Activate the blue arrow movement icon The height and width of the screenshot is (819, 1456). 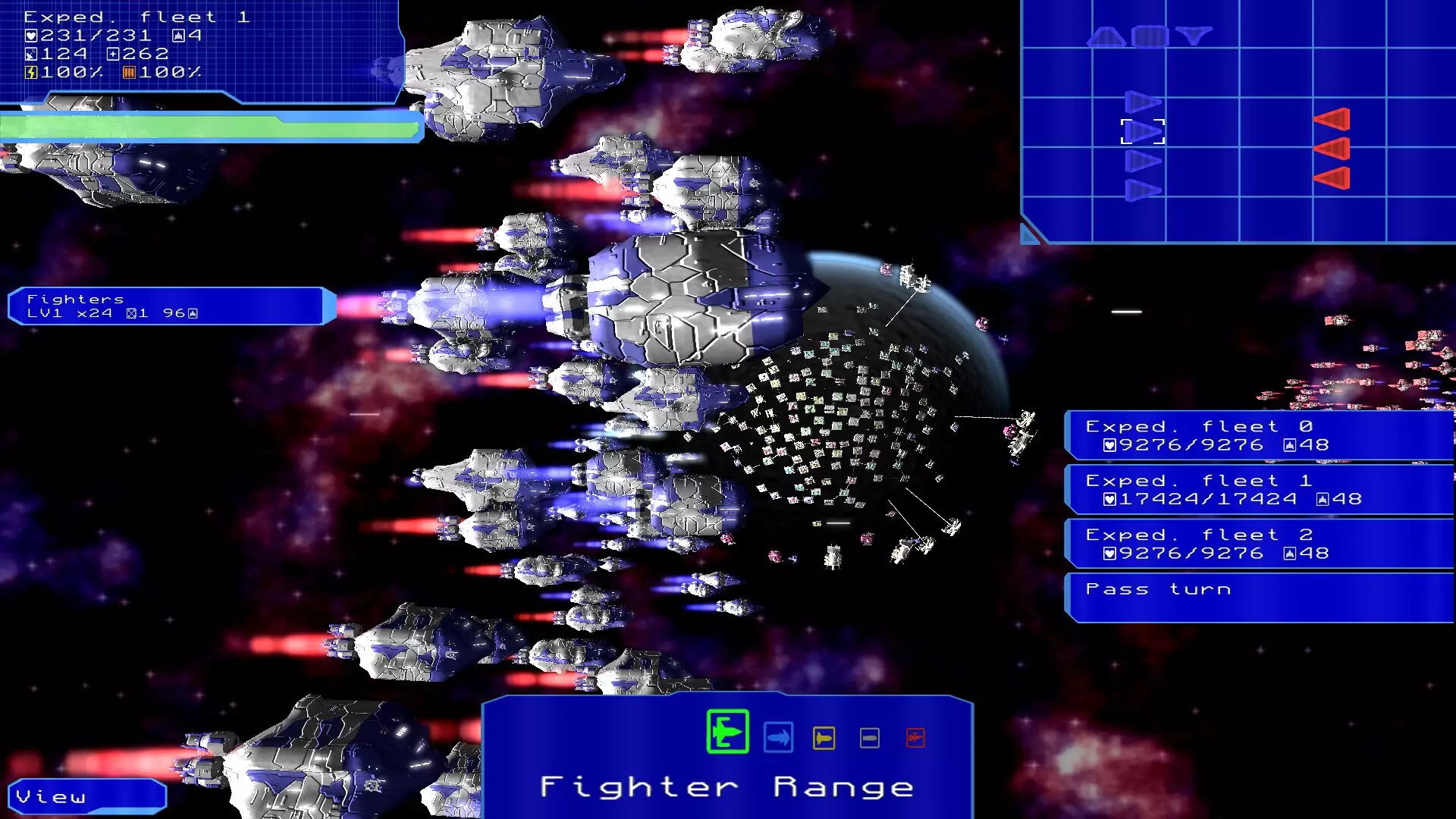click(778, 738)
